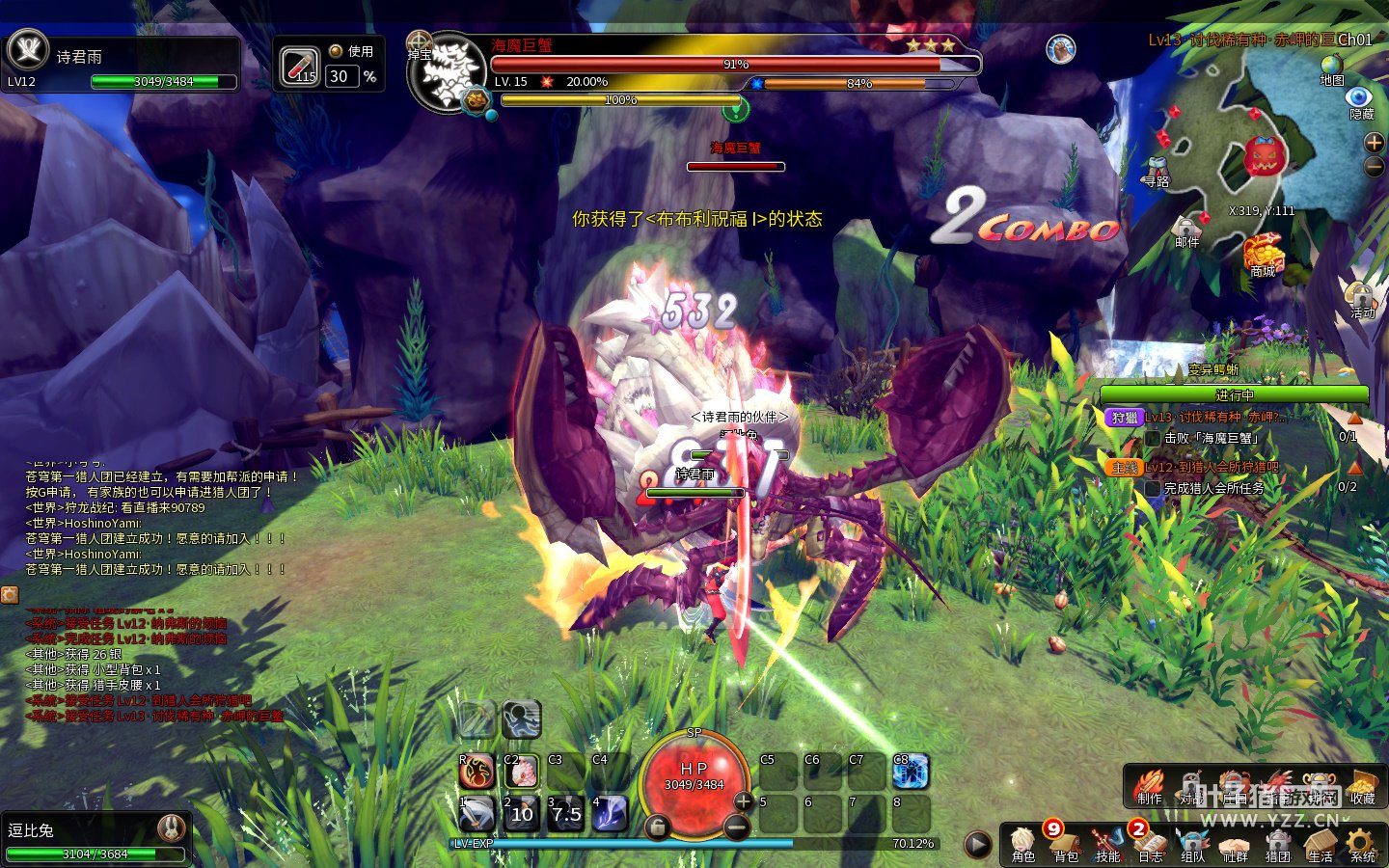
Task: Toggle the 隐藏 eye icon by the minimap
Action: click(x=1360, y=101)
